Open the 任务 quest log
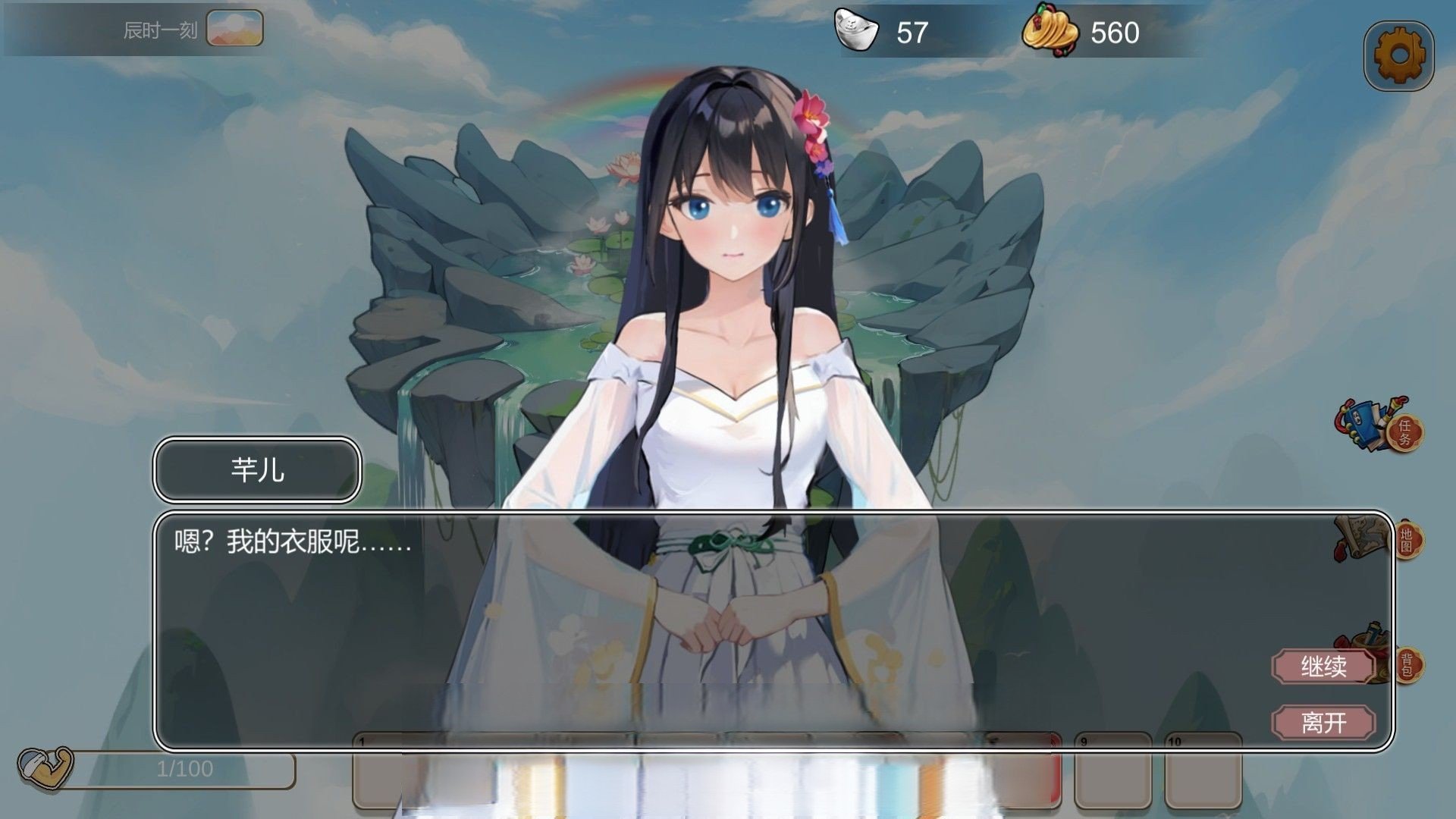The image size is (1456, 819). [1379, 426]
